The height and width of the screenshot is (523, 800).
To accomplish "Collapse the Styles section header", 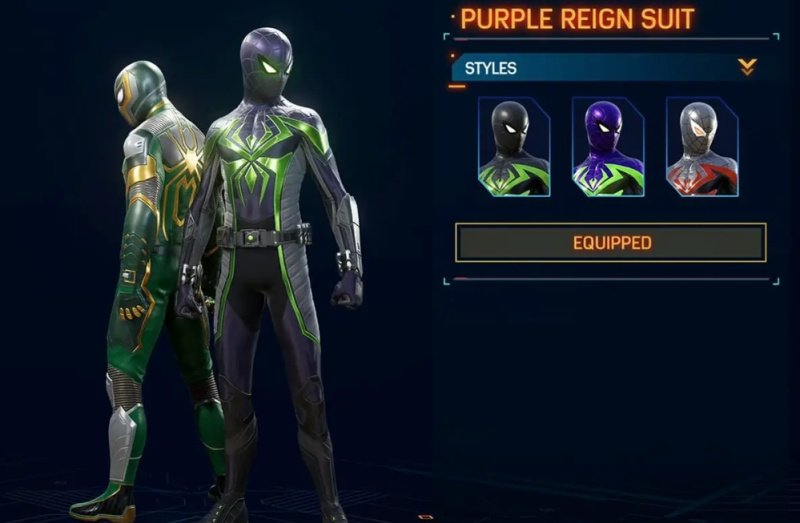I will 747,68.
